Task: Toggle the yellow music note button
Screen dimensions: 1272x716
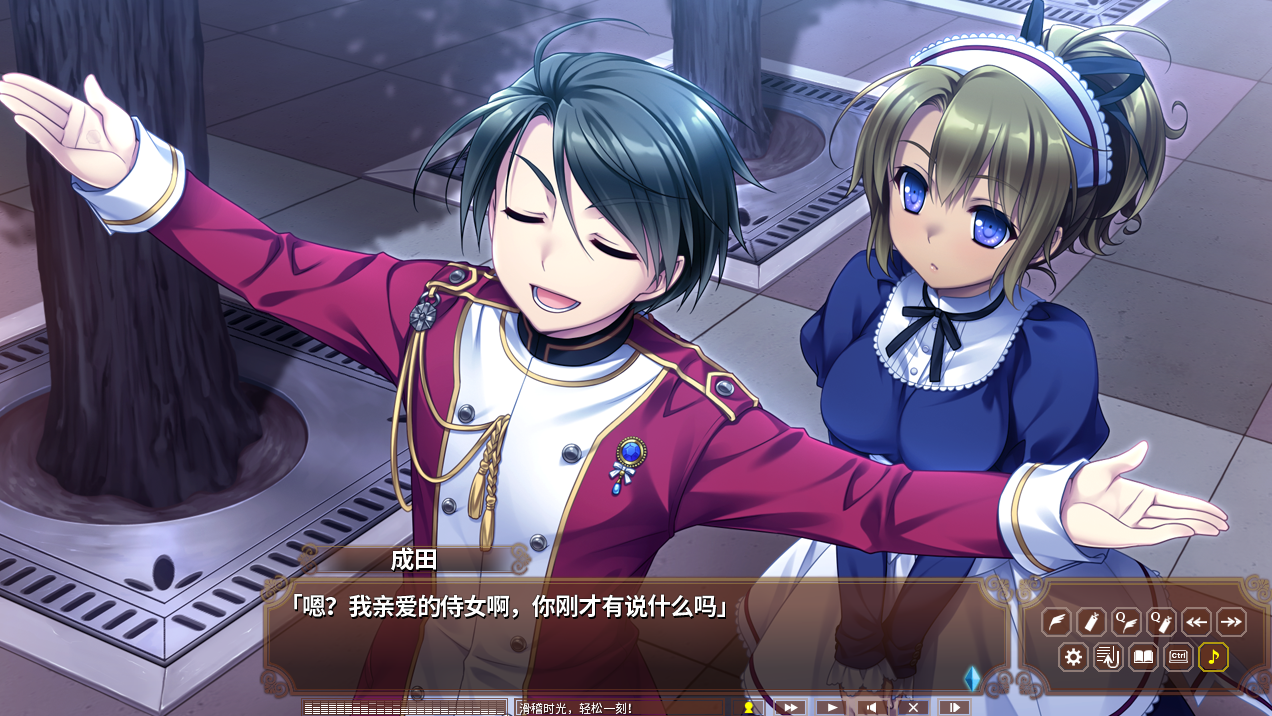Action: coord(1213,657)
